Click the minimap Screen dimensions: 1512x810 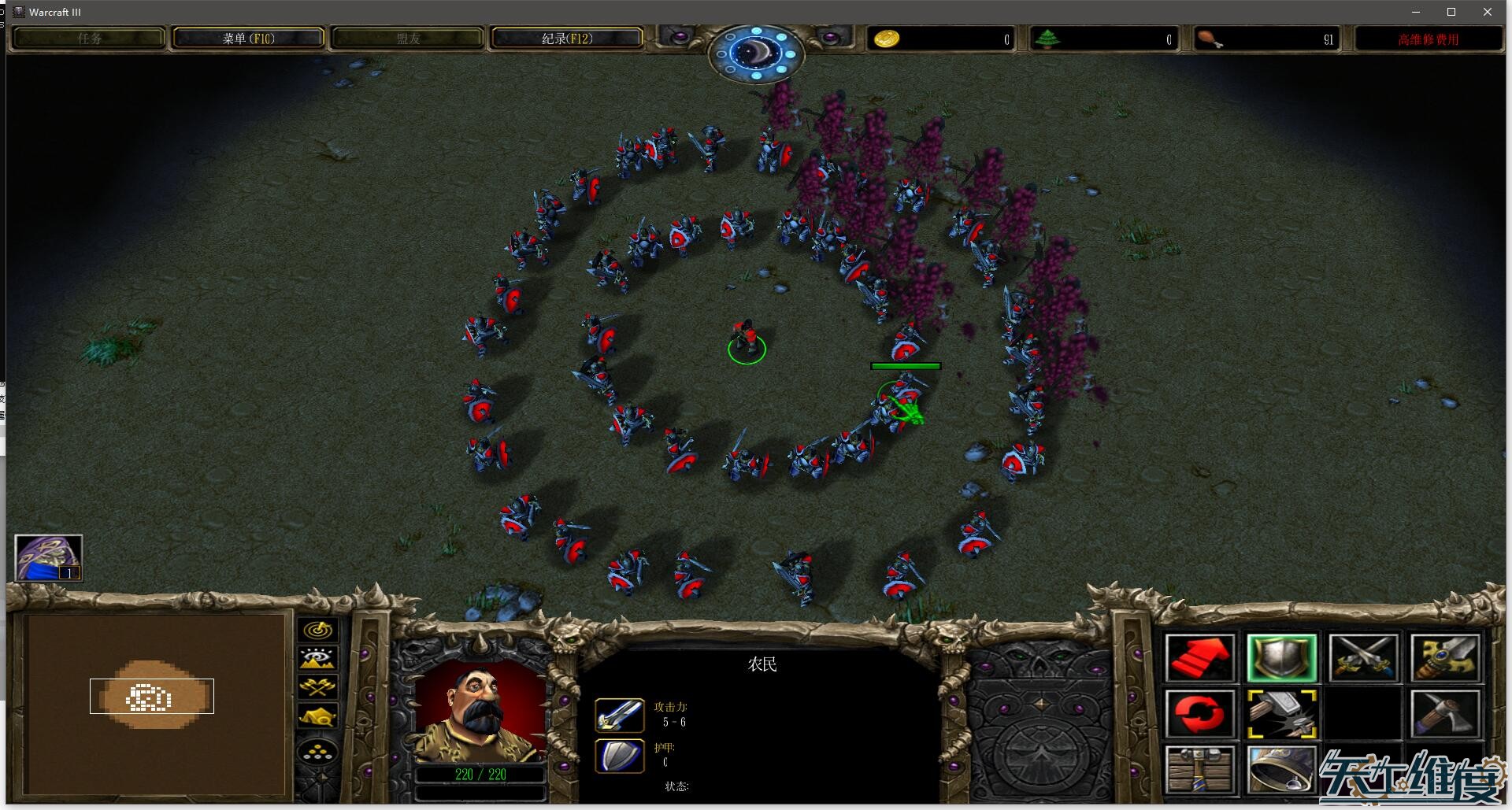pyautogui.click(x=155, y=703)
